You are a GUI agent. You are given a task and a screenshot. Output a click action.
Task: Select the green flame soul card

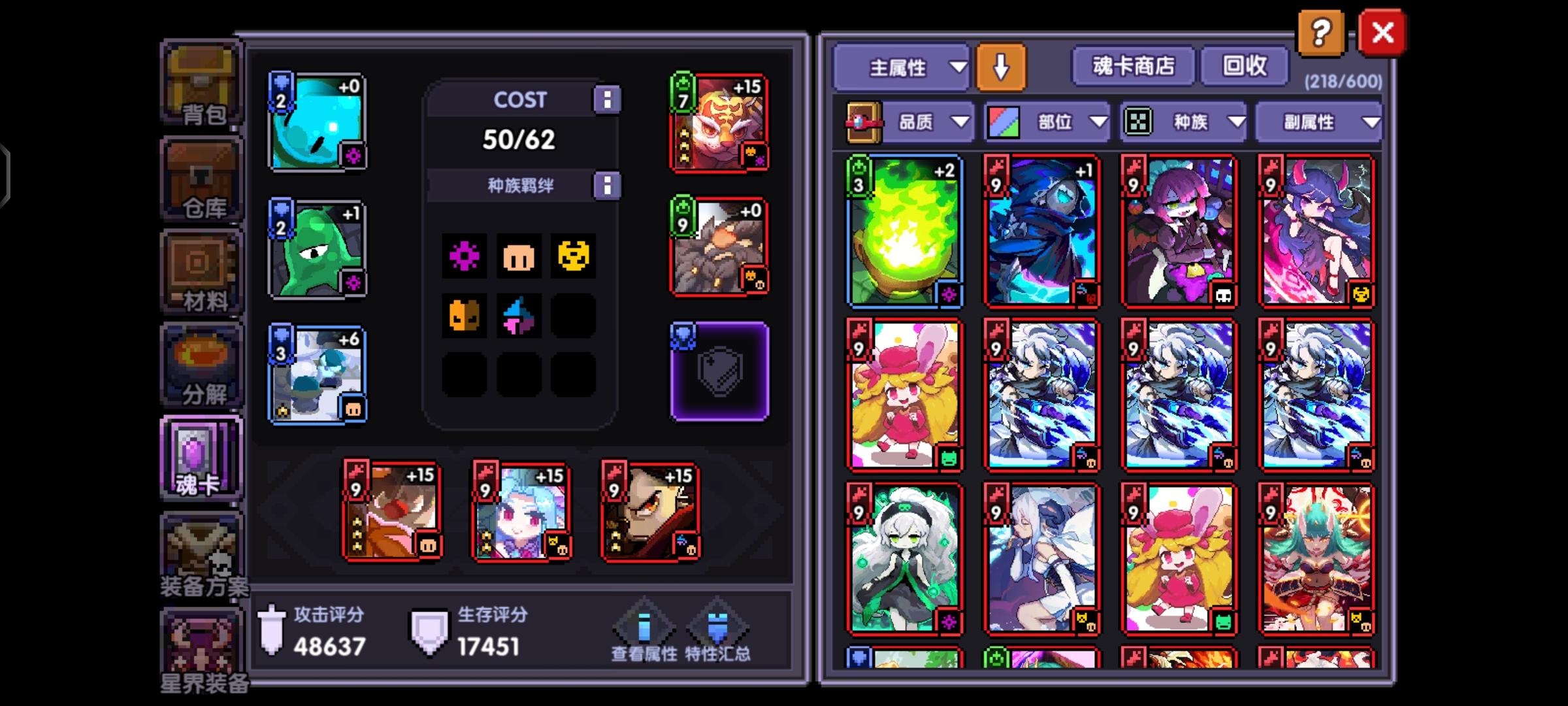(x=904, y=230)
